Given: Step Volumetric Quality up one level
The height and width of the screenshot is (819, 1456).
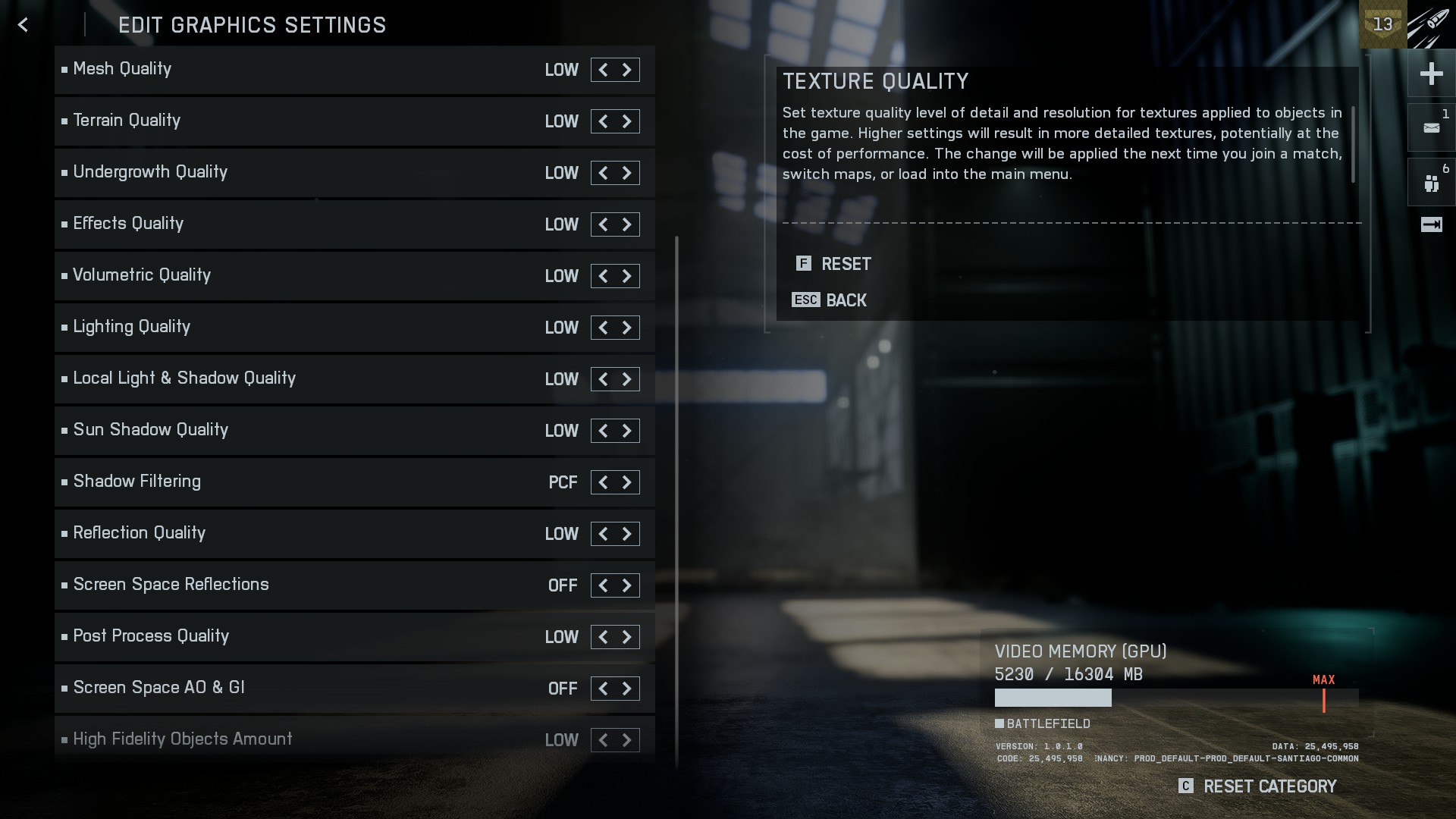Looking at the screenshot, I should pyautogui.click(x=627, y=276).
